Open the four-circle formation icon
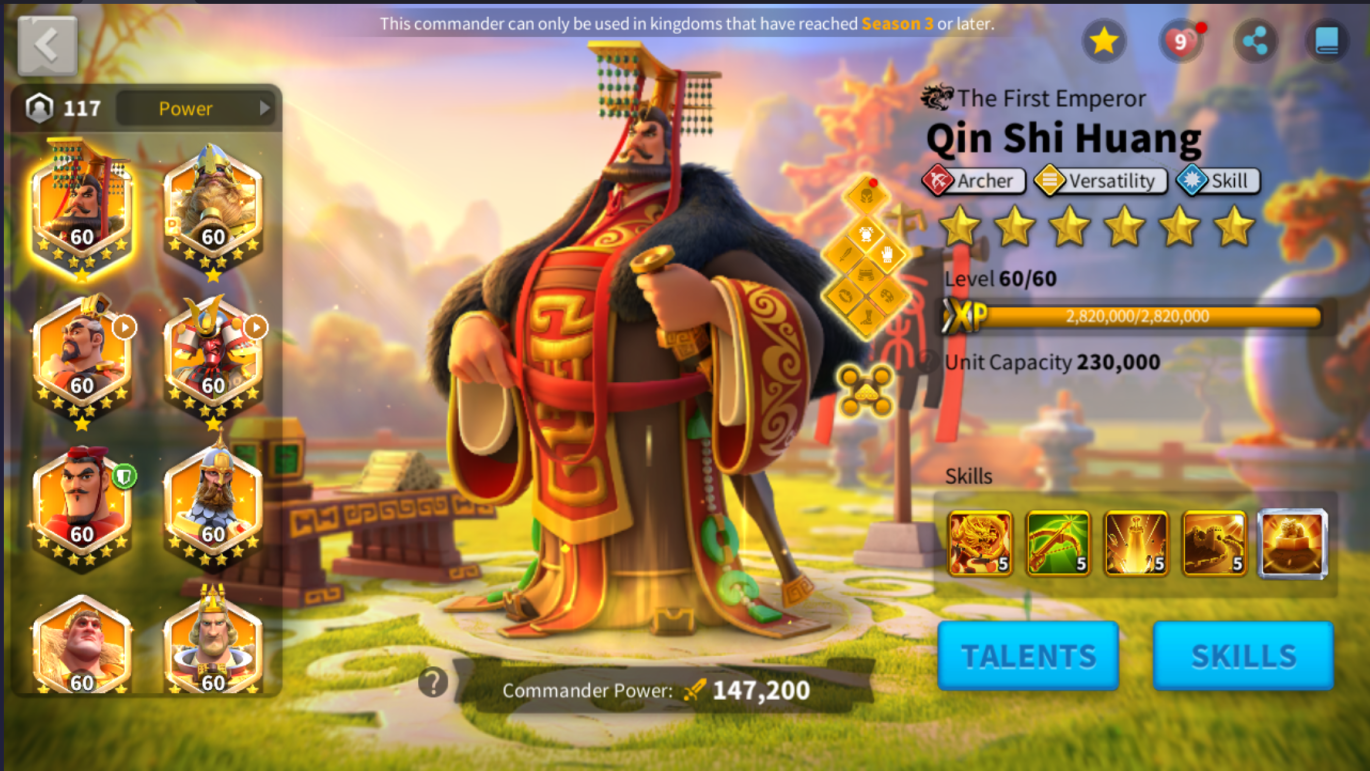This screenshot has height=771, width=1370. [x=866, y=390]
